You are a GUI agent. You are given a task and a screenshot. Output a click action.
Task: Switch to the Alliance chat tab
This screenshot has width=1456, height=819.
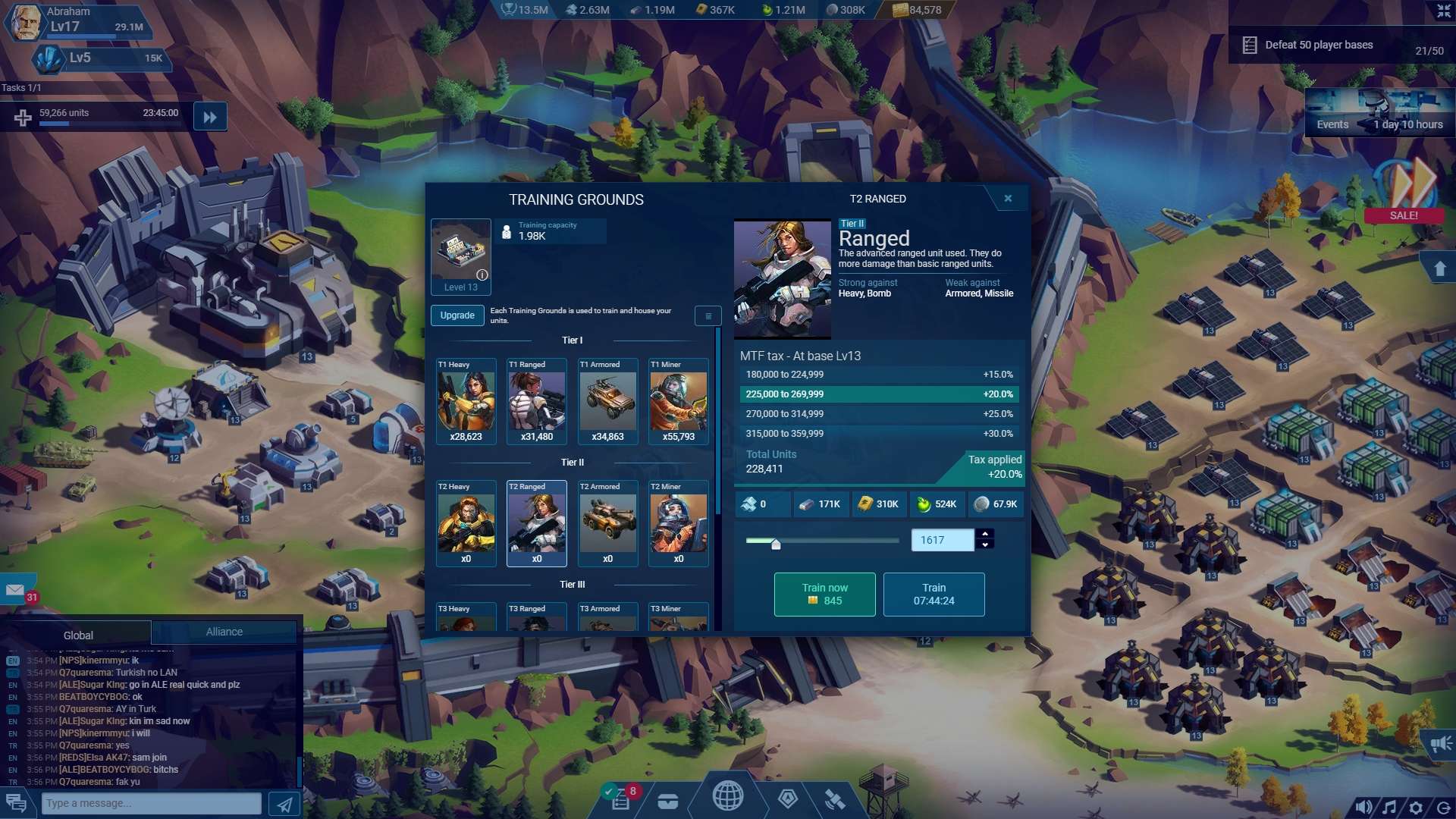tap(224, 632)
